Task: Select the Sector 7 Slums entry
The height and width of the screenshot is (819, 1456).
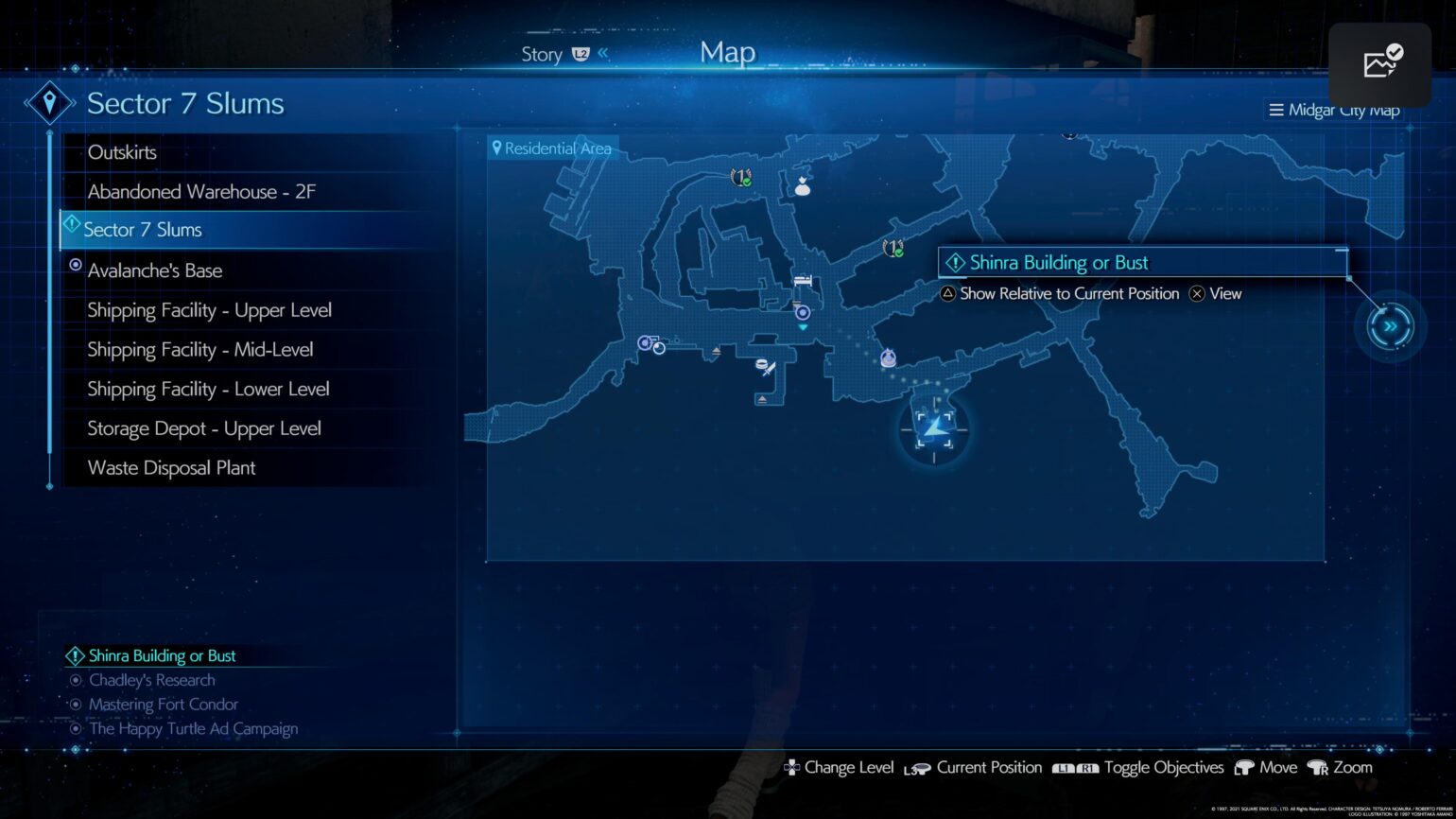Action: pos(143,230)
